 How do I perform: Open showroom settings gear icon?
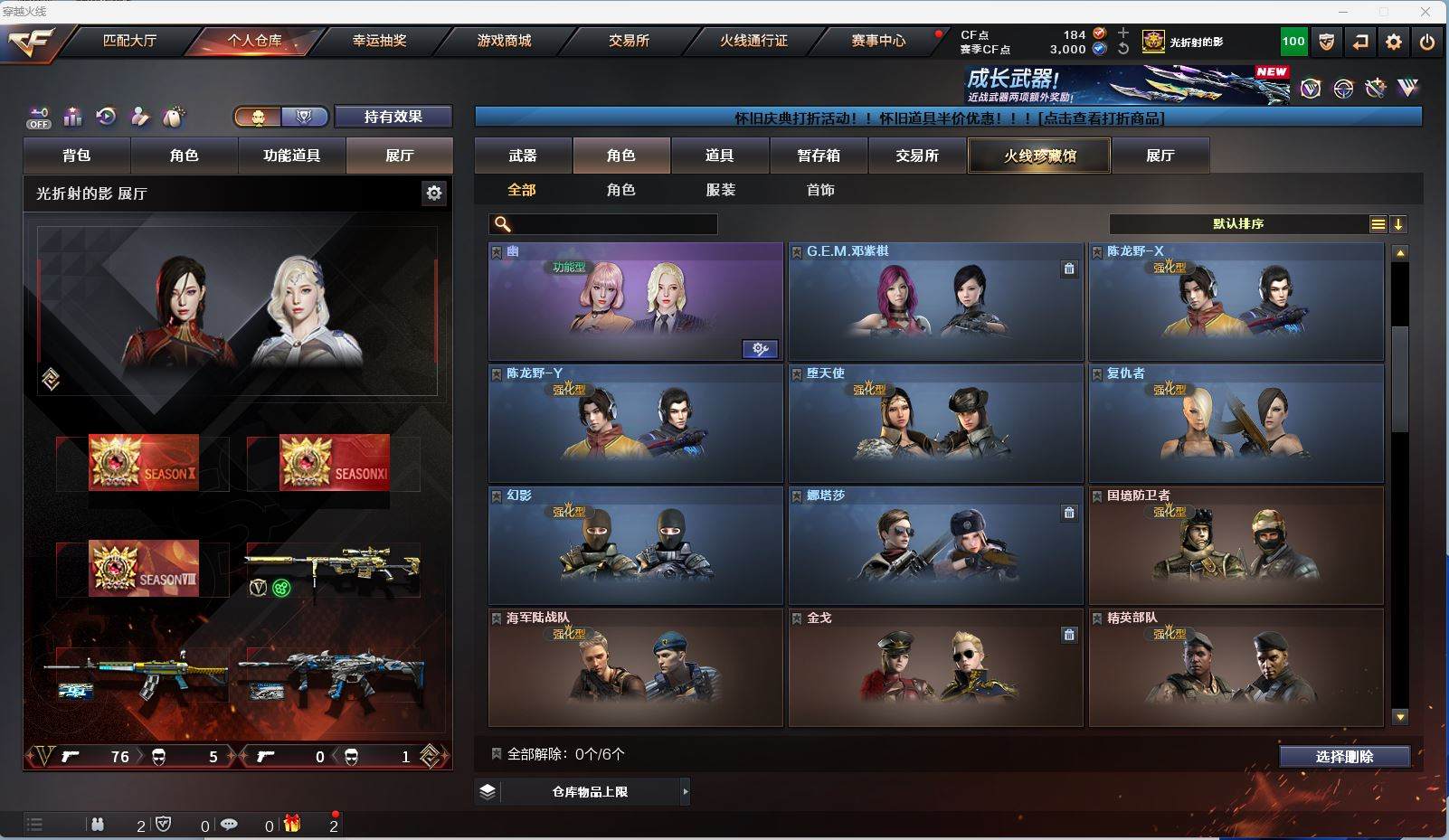click(434, 193)
